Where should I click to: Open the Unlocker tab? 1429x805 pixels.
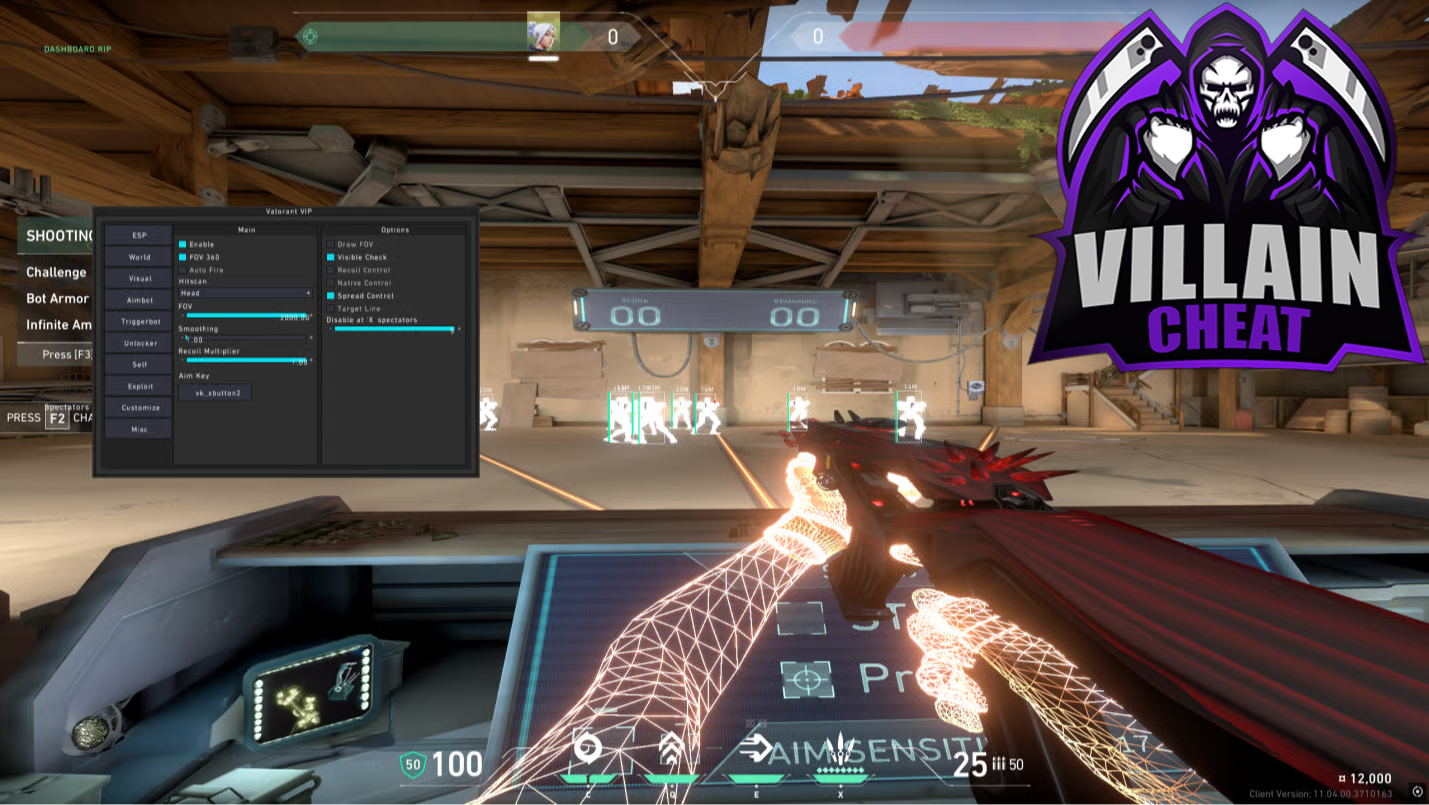point(139,343)
